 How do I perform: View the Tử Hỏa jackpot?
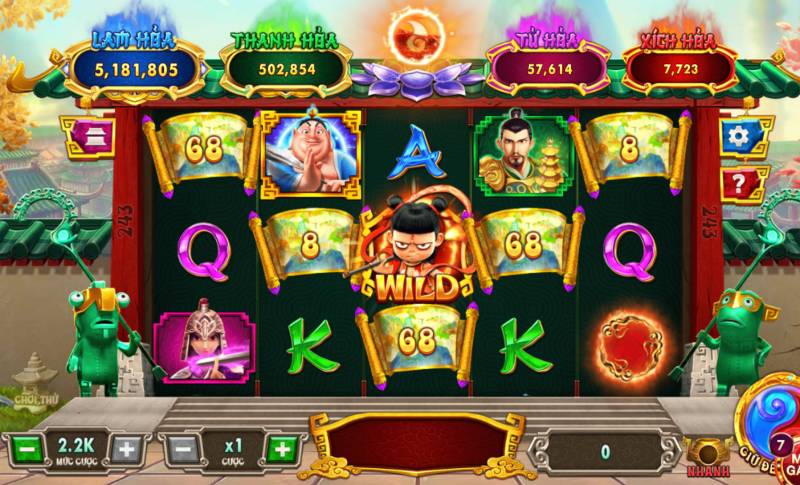click(547, 68)
